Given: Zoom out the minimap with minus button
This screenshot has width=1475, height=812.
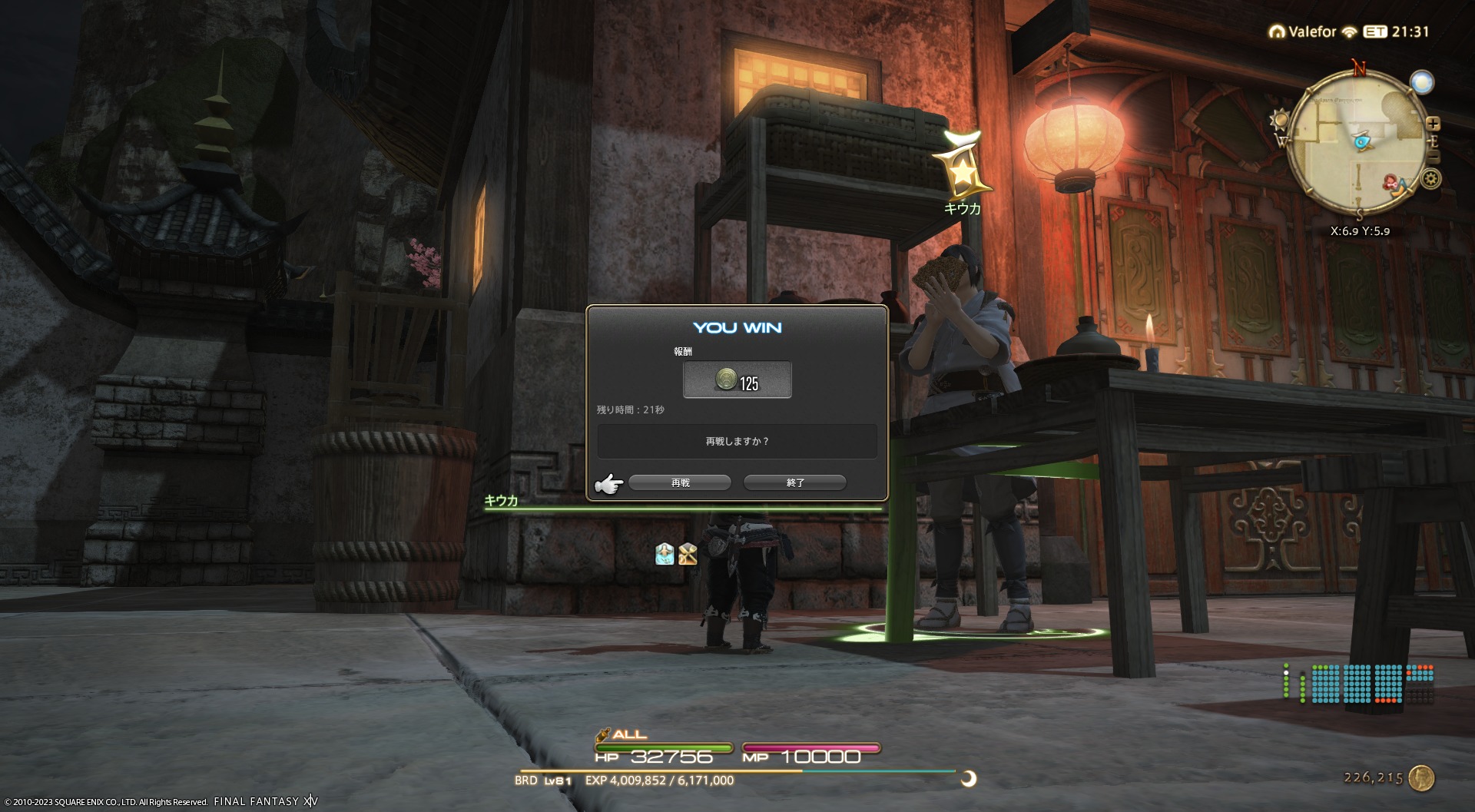Looking at the screenshot, I should [1434, 156].
